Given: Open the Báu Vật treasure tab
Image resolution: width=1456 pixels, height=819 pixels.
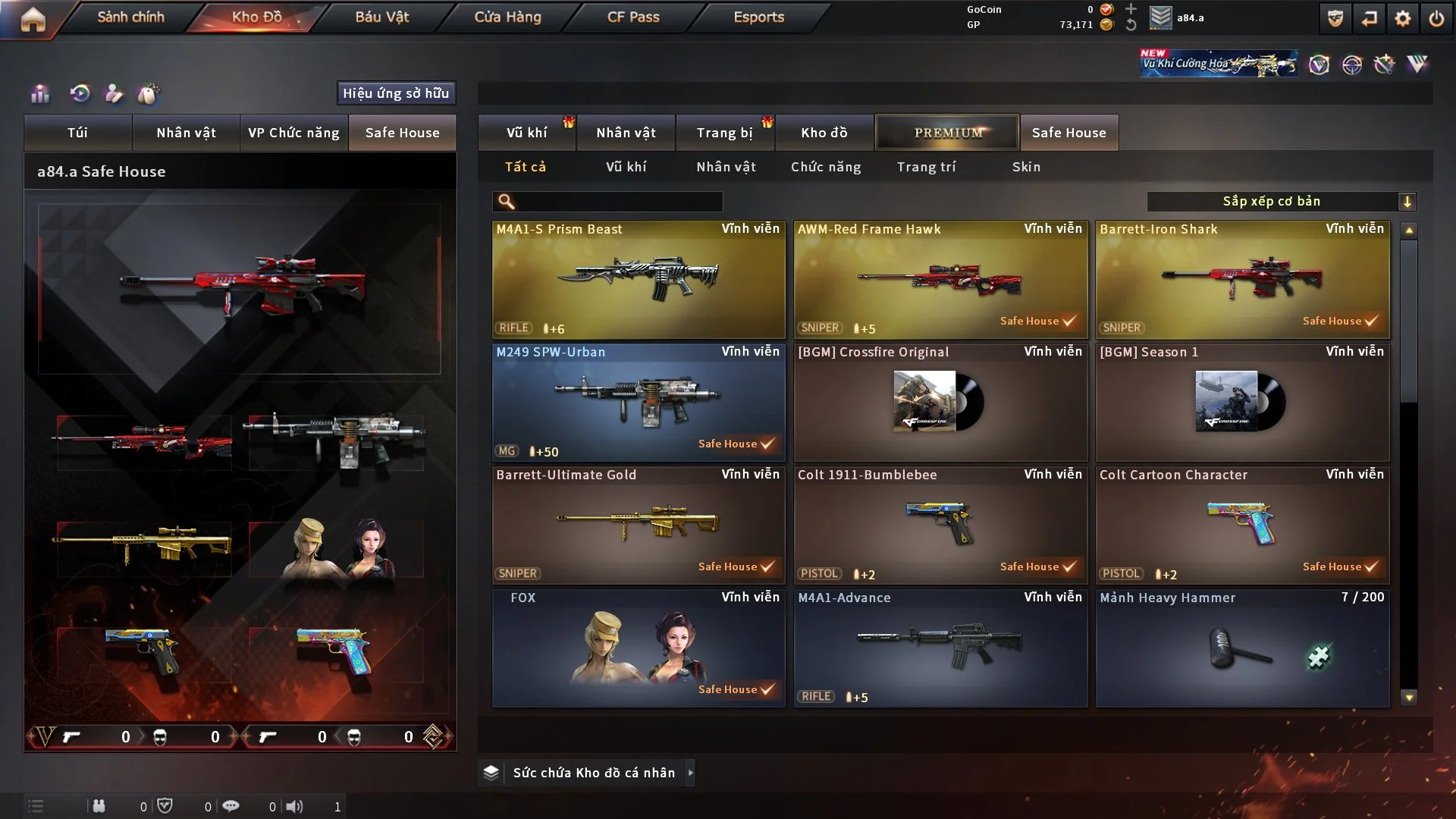Looking at the screenshot, I should (381, 17).
